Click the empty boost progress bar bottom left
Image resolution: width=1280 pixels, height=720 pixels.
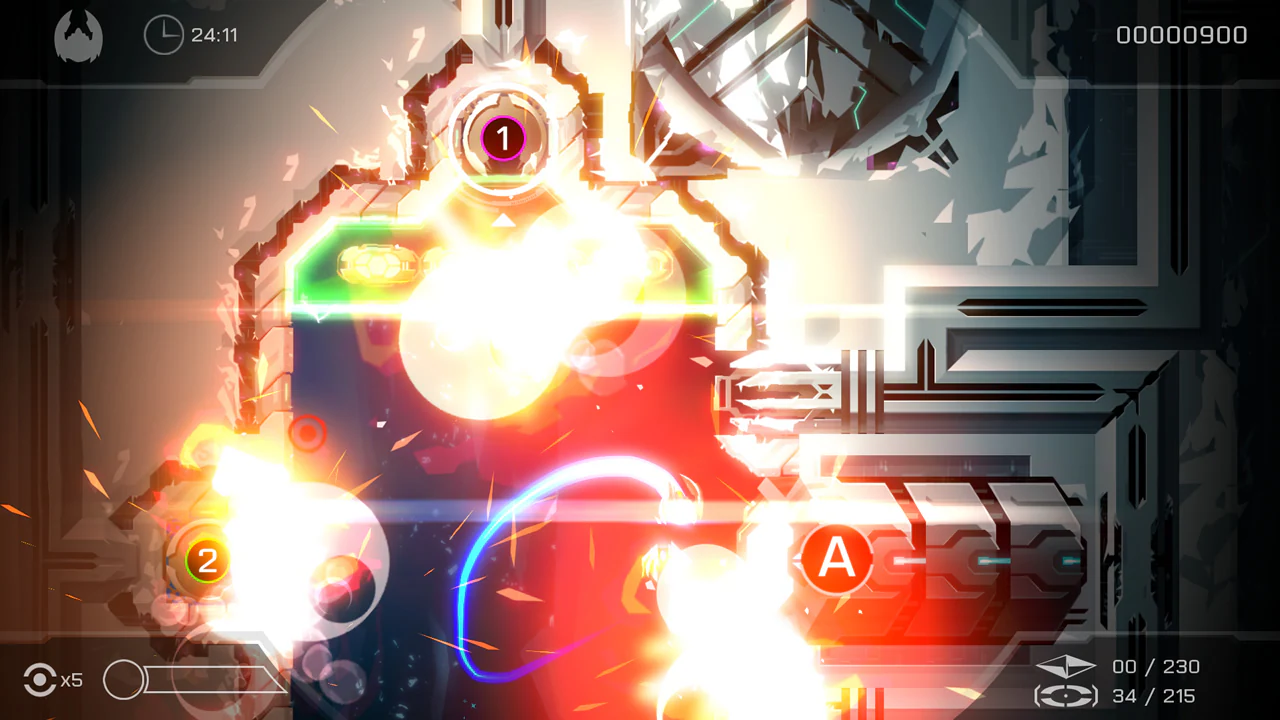tap(215, 680)
